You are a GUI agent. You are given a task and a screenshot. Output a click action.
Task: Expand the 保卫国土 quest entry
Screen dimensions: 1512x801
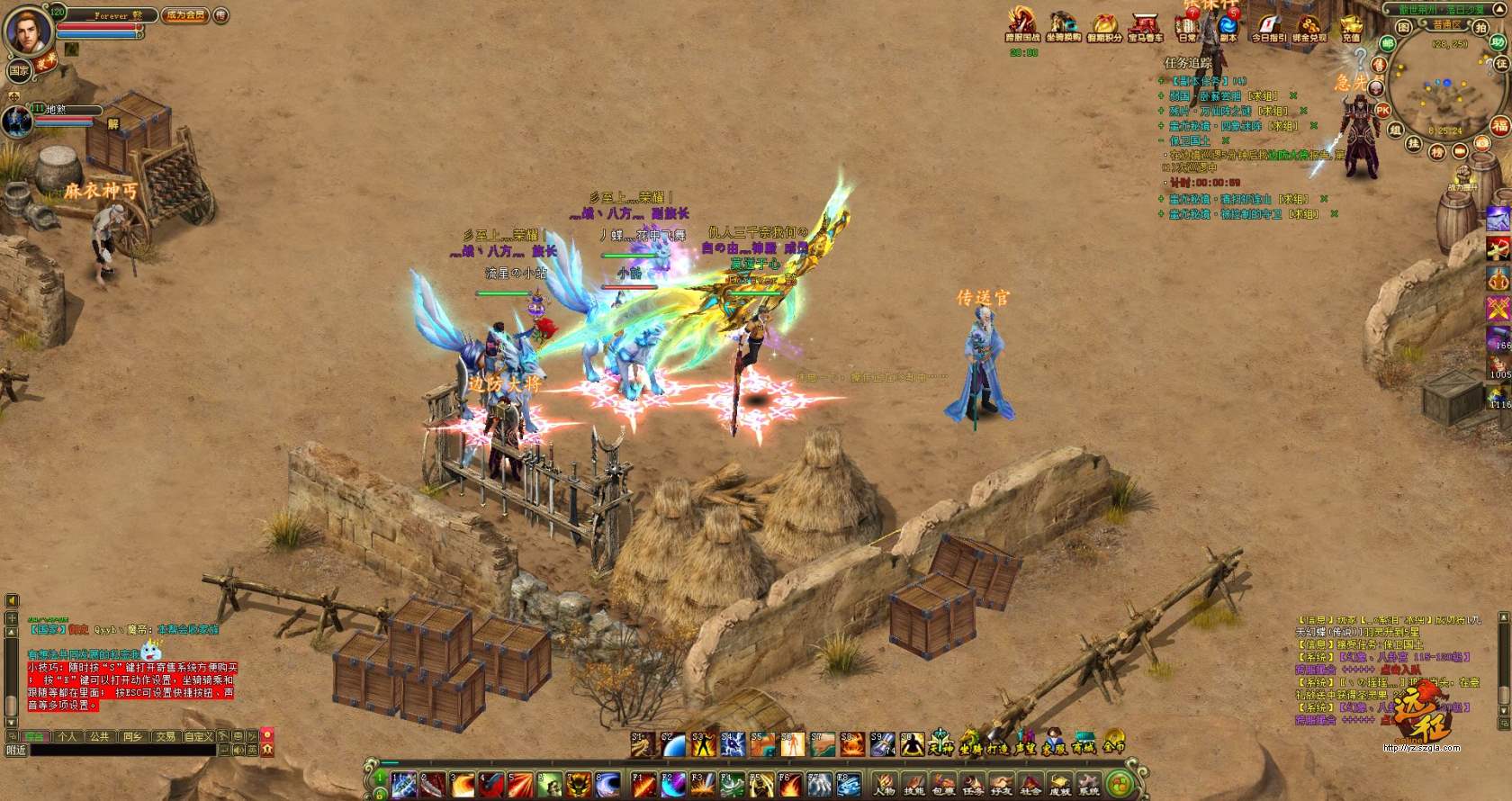point(1190,141)
